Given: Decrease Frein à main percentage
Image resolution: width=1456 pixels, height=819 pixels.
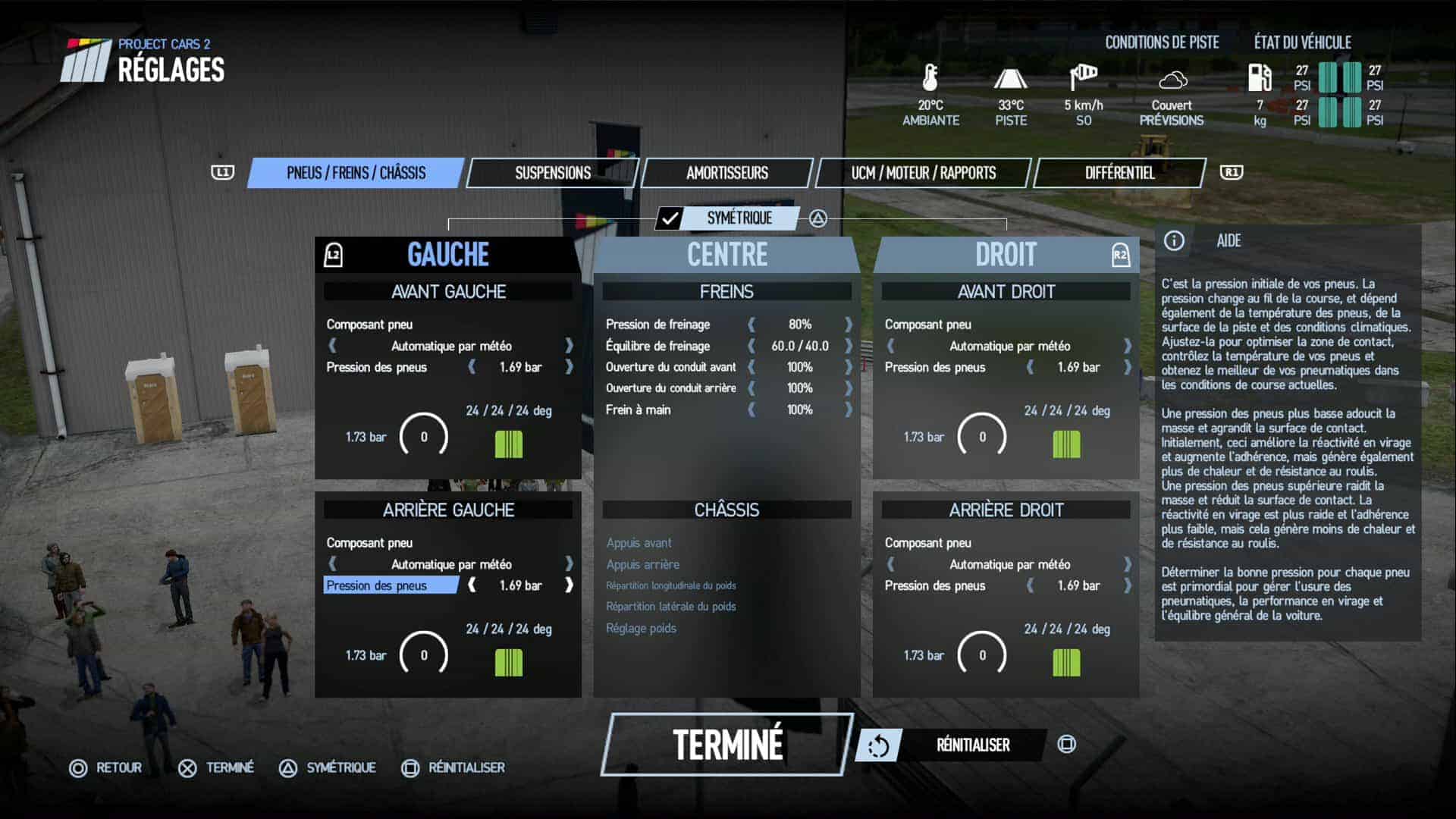Looking at the screenshot, I should [752, 409].
